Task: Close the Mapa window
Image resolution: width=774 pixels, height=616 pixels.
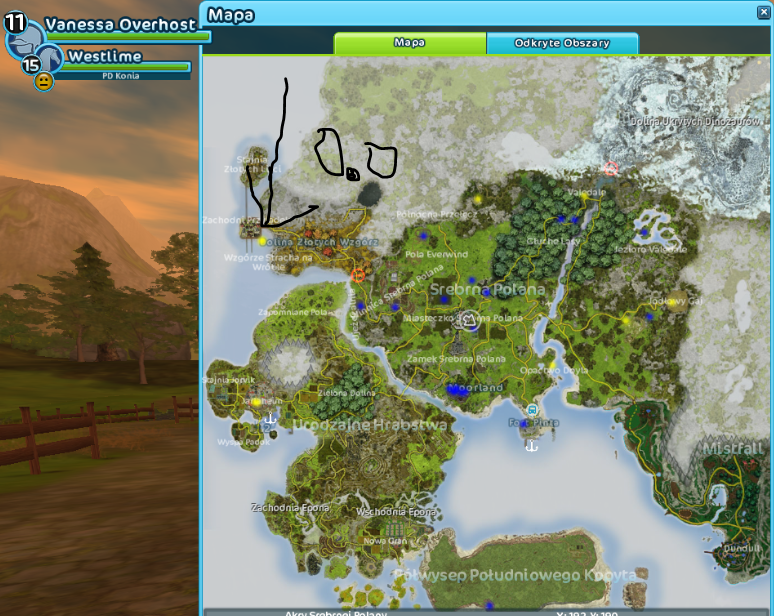Action: (764, 13)
